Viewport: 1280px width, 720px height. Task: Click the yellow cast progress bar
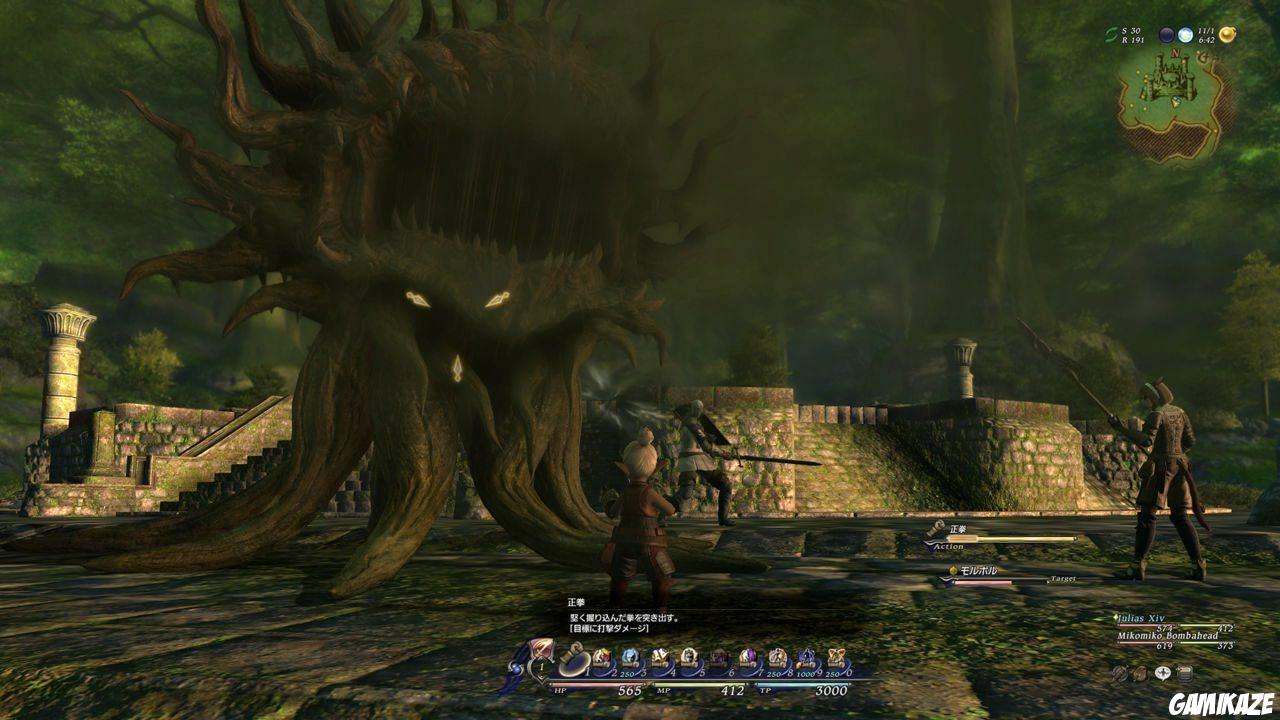pyautogui.click(x=1010, y=538)
